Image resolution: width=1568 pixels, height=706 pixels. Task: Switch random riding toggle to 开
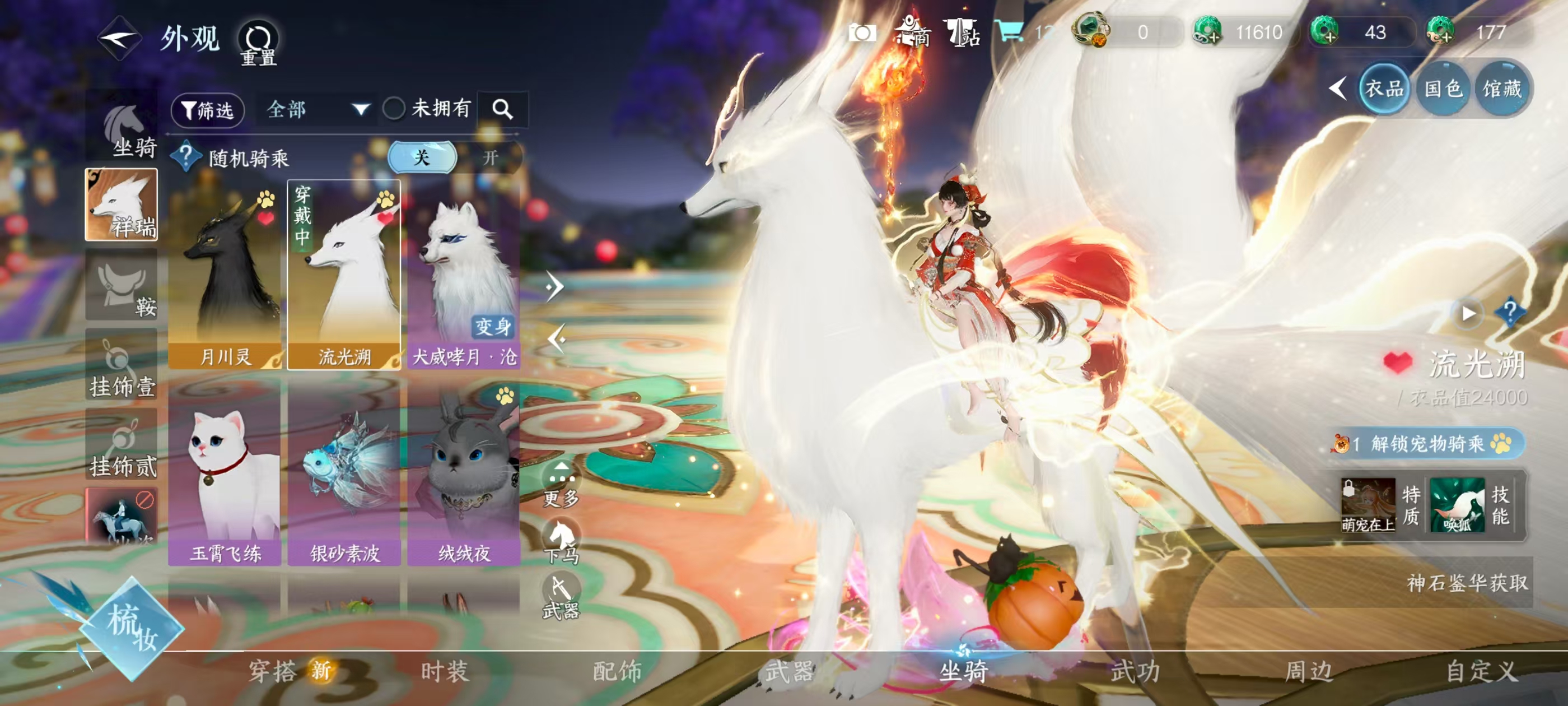tap(490, 158)
